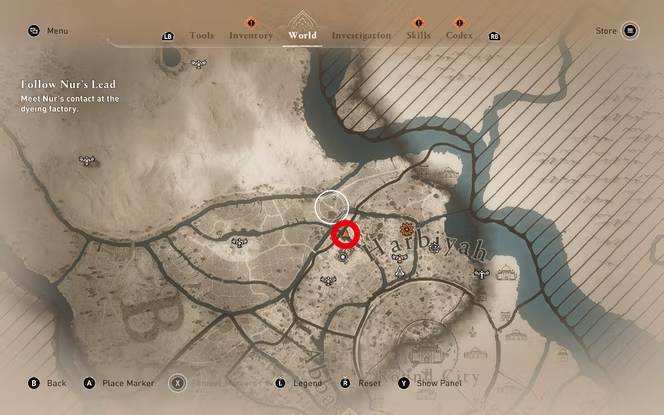Go to the Investigation tab
664x415 pixels.
click(x=361, y=35)
